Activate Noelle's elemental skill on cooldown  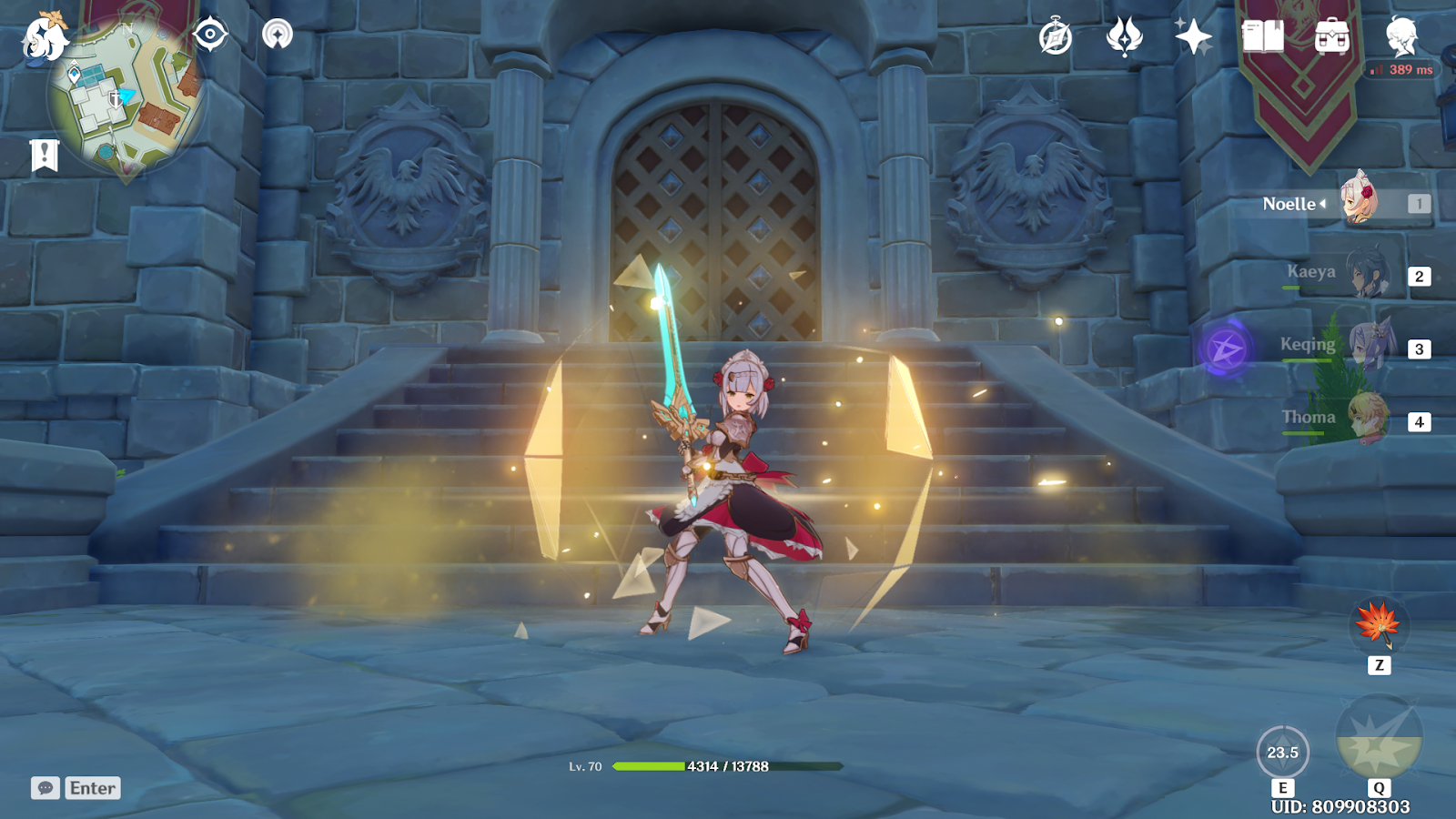[x=1283, y=753]
